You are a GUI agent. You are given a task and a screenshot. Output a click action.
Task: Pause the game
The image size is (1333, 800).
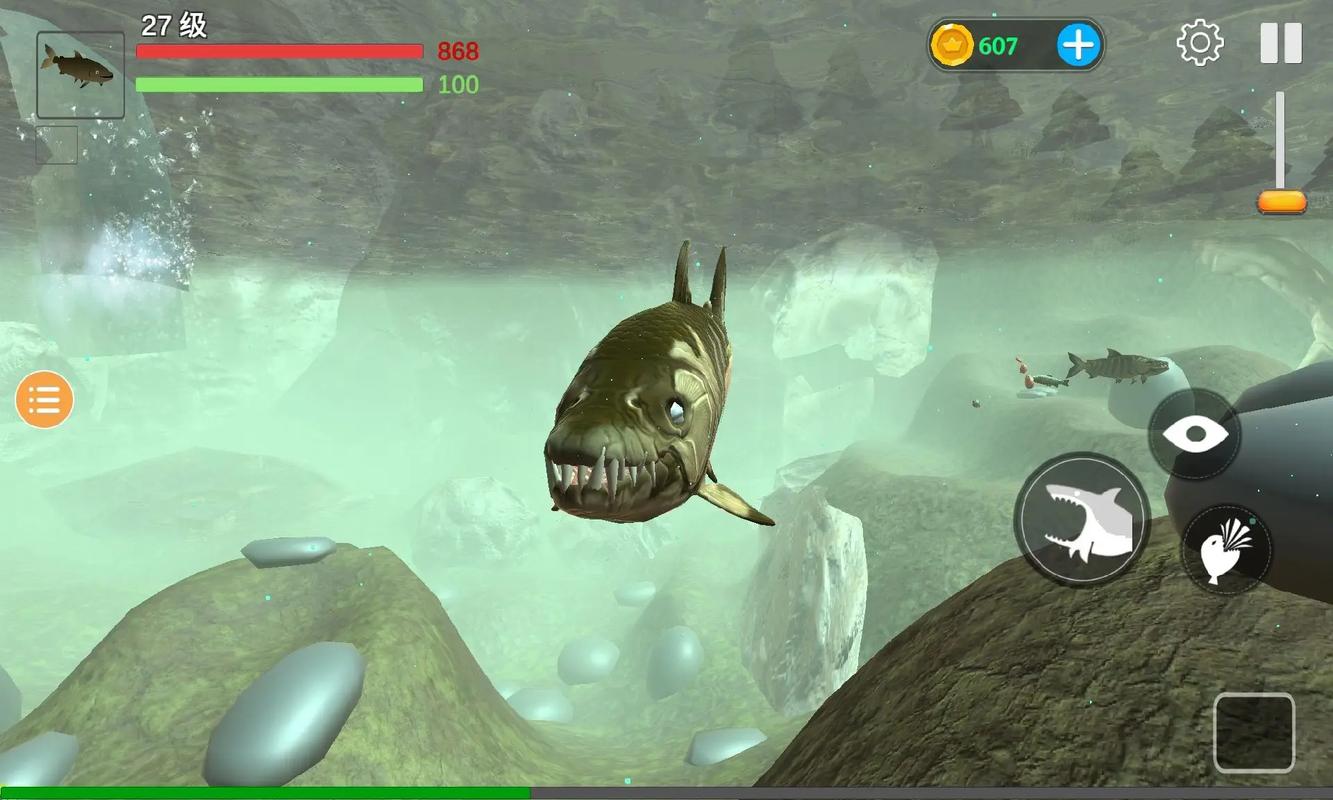[1281, 44]
